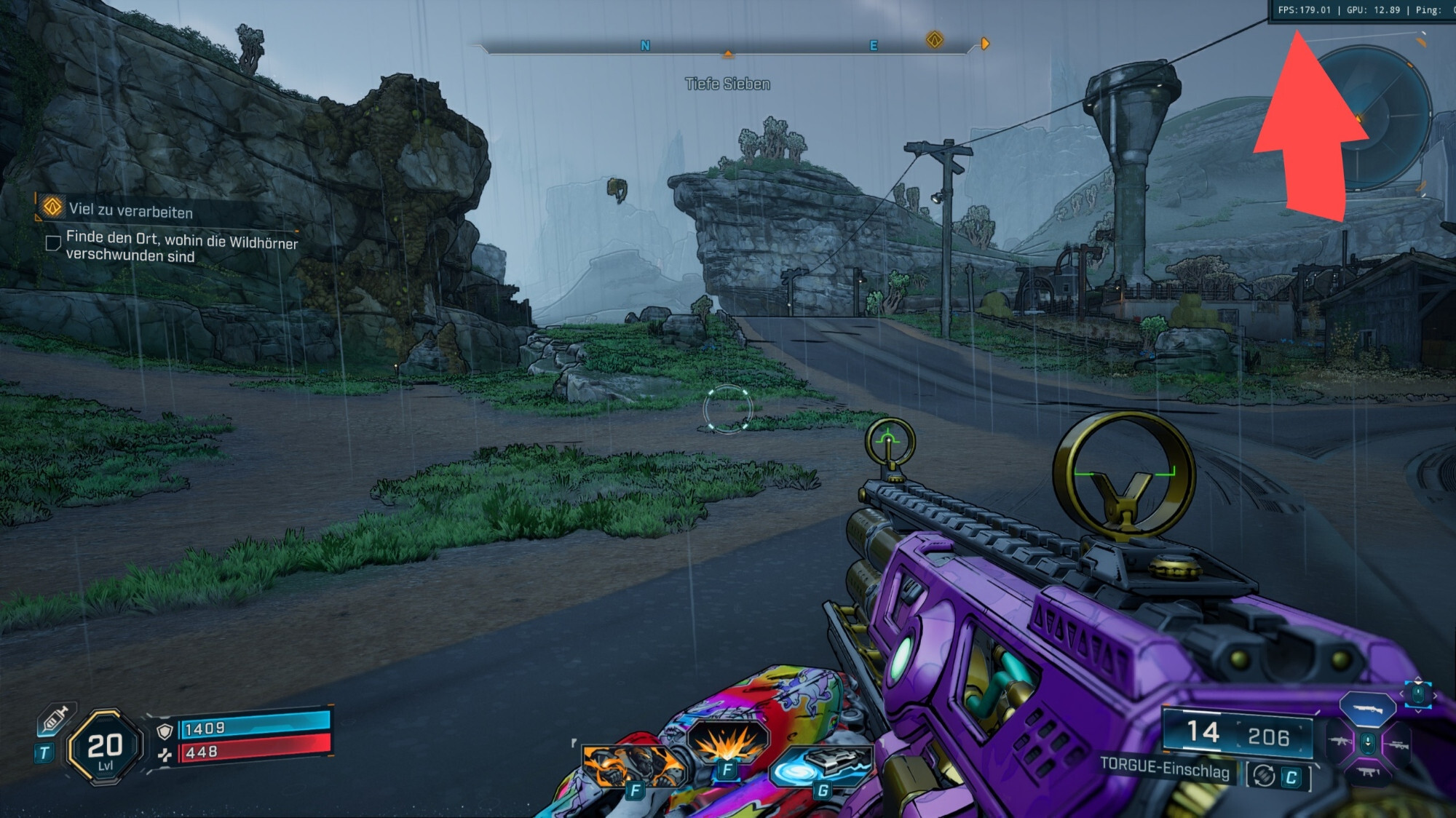Equip the bottom weapon slot in weapon wheel

click(1367, 771)
